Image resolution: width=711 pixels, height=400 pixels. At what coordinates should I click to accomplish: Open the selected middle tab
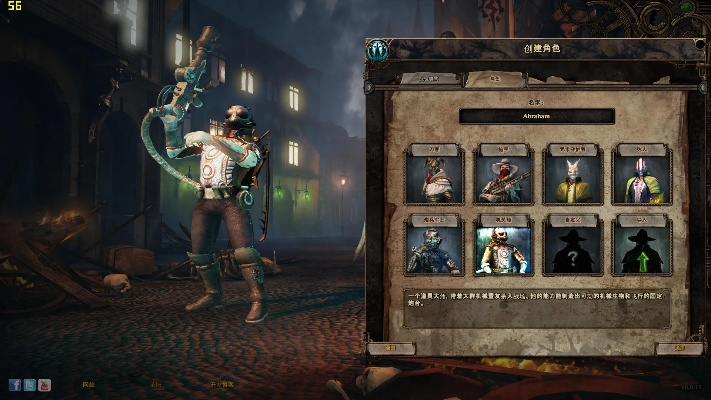(x=494, y=79)
